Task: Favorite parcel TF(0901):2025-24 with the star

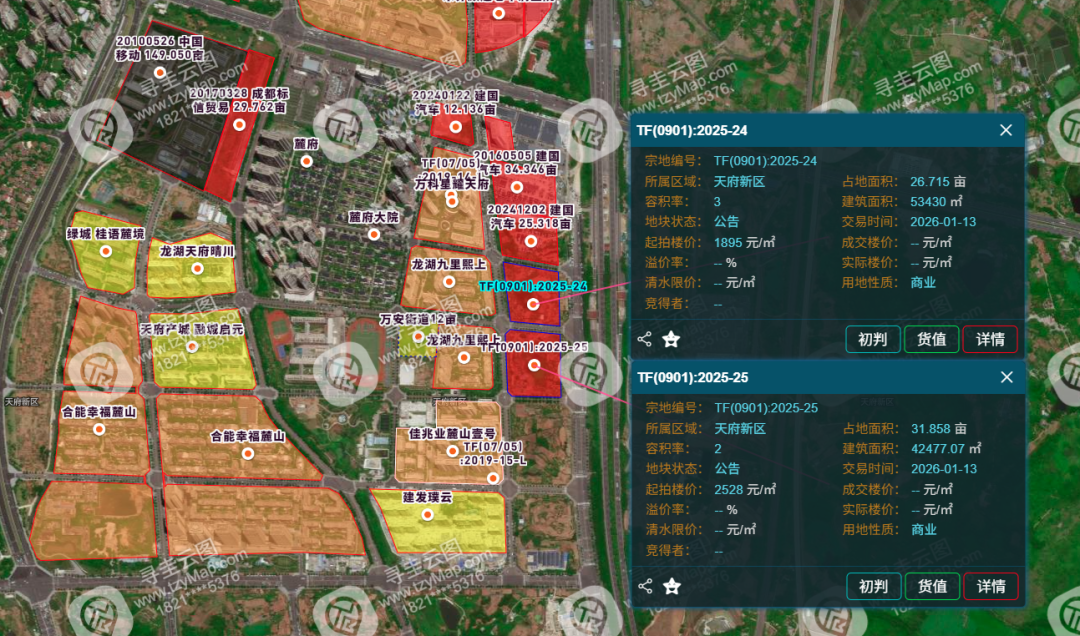Action: [x=671, y=339]
